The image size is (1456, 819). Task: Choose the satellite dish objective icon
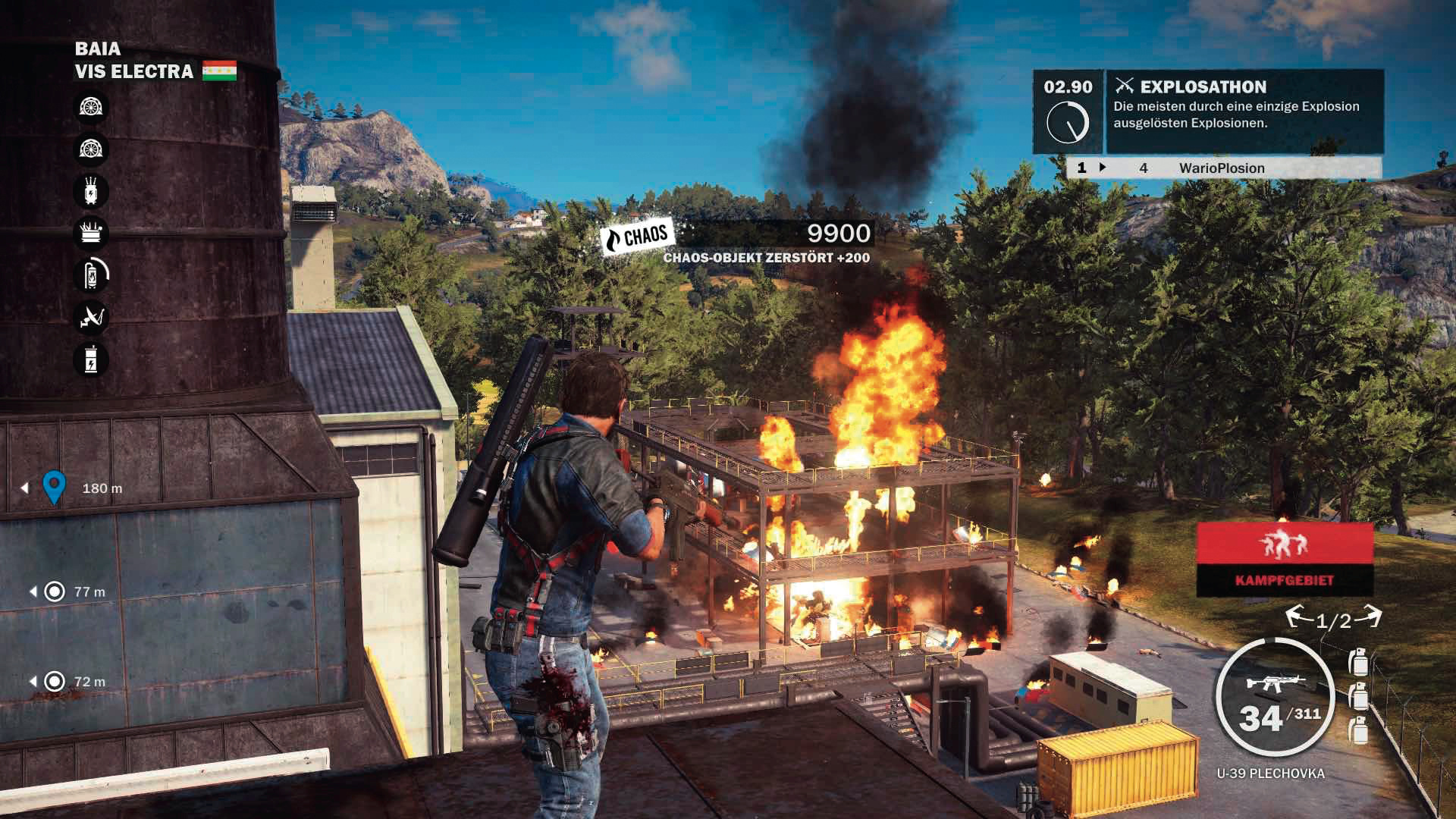point(91,317)
